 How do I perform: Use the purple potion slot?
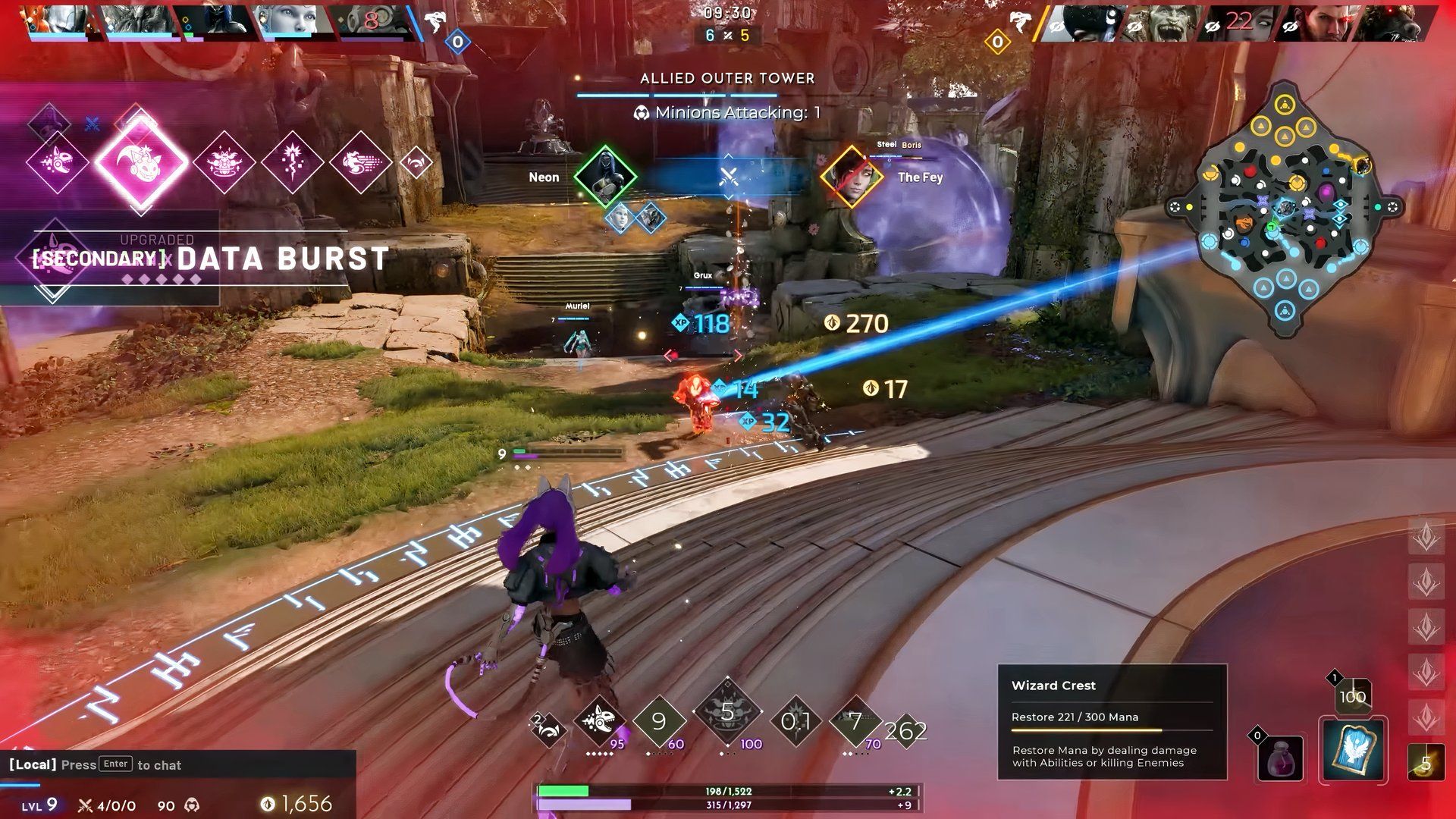tap(1280, 758)
